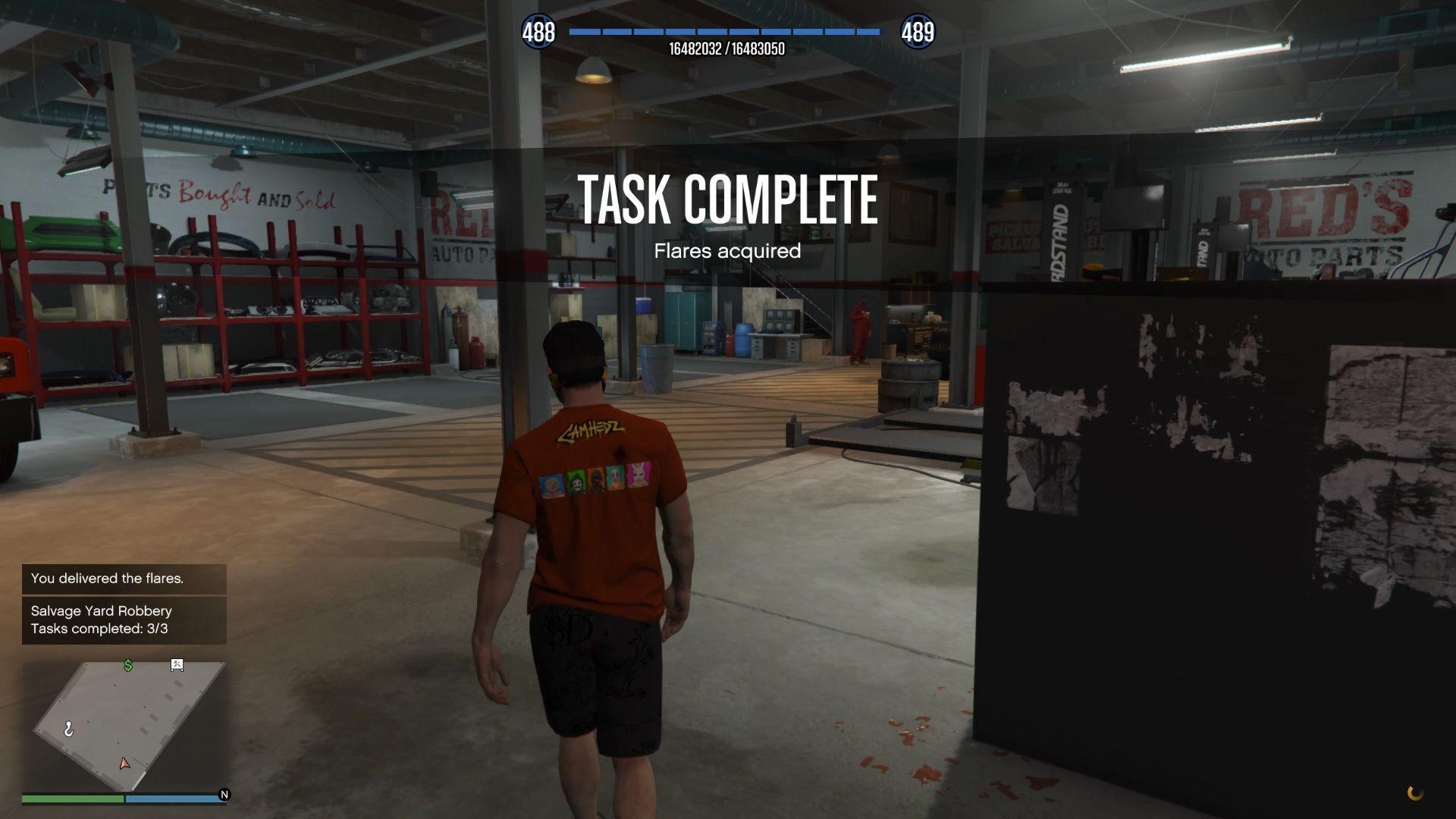Viewport: 1456px width, 819px height.
Task: Select the rank 489 badge
Action: [918, 33]
